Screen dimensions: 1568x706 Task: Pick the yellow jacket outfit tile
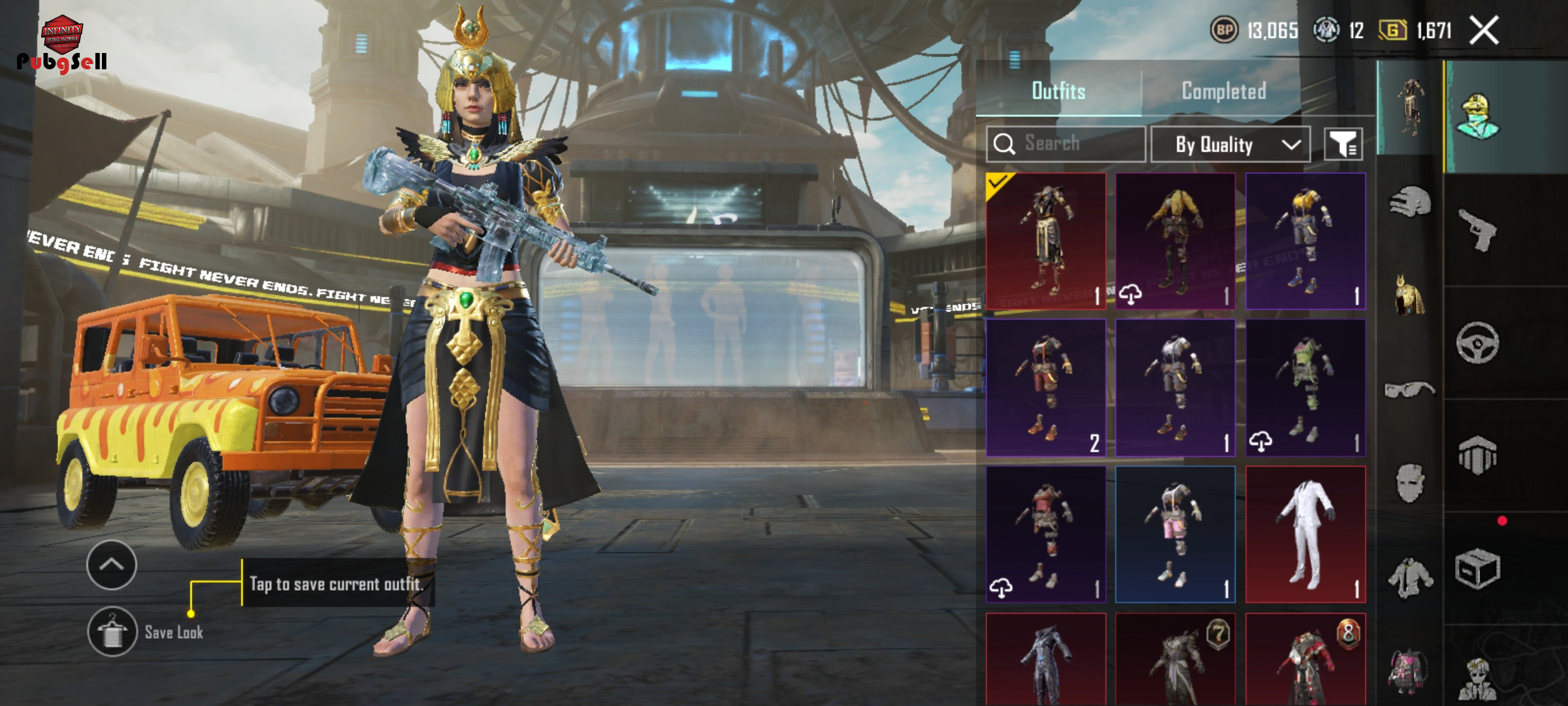point(1175,241)
